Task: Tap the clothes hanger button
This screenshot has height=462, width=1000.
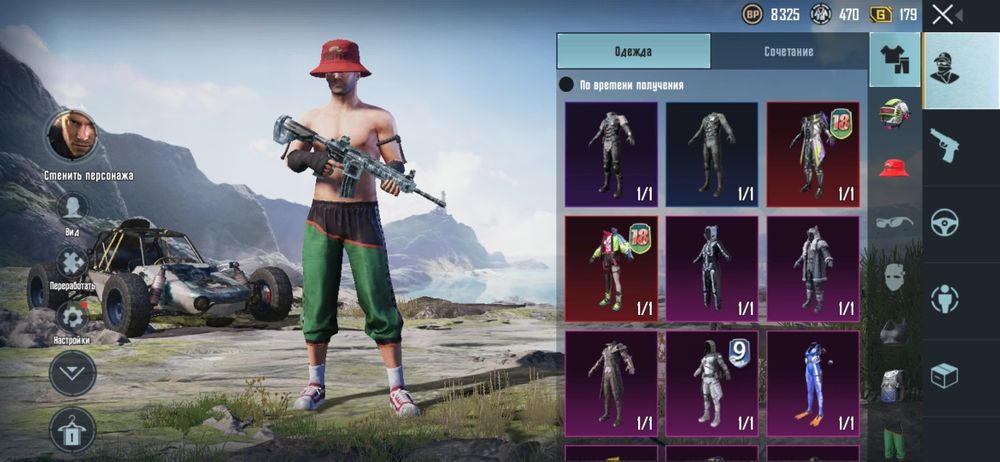Action: (73, 428)
